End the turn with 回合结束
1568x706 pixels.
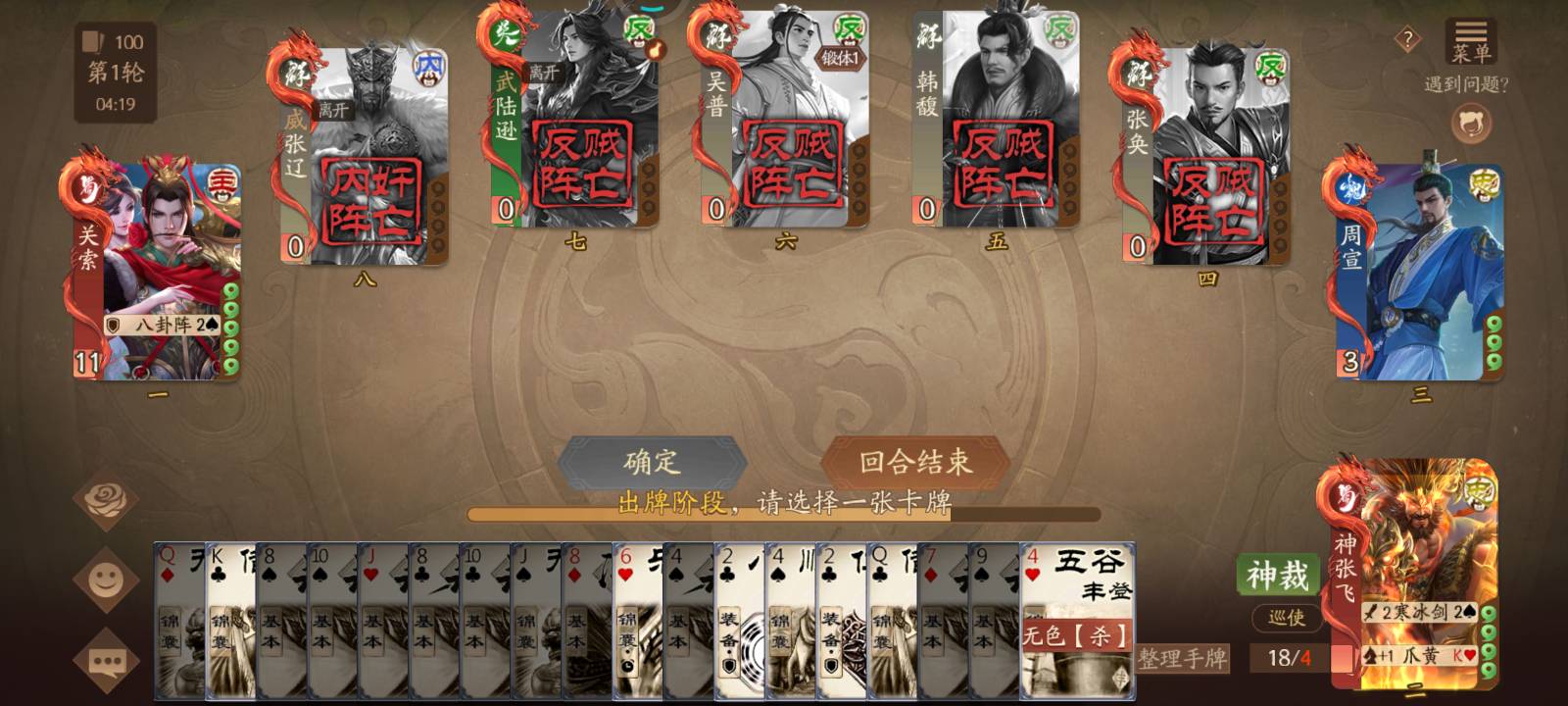coord(915,461)
